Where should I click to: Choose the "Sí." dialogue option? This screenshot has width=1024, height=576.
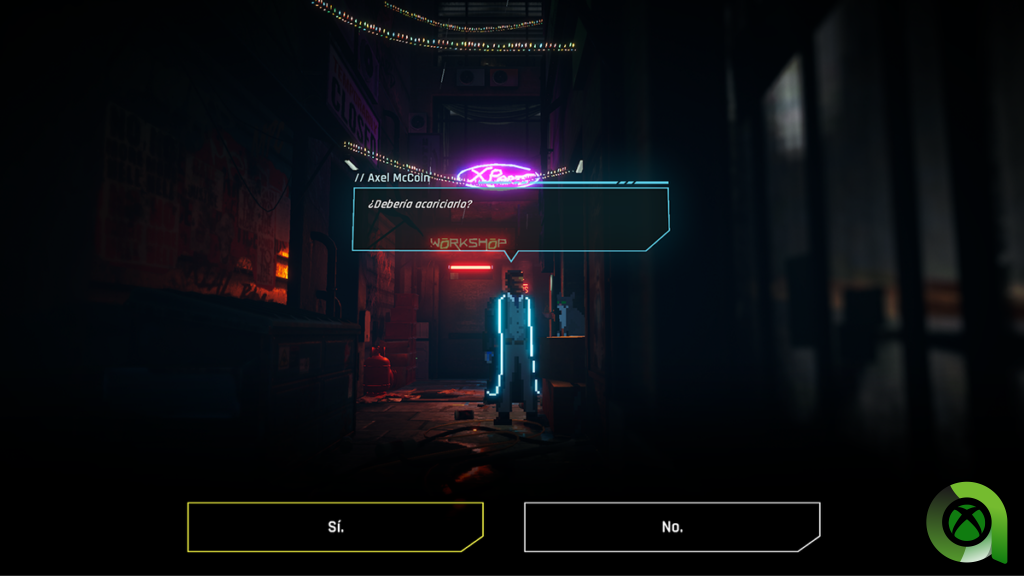coord(335,527)
